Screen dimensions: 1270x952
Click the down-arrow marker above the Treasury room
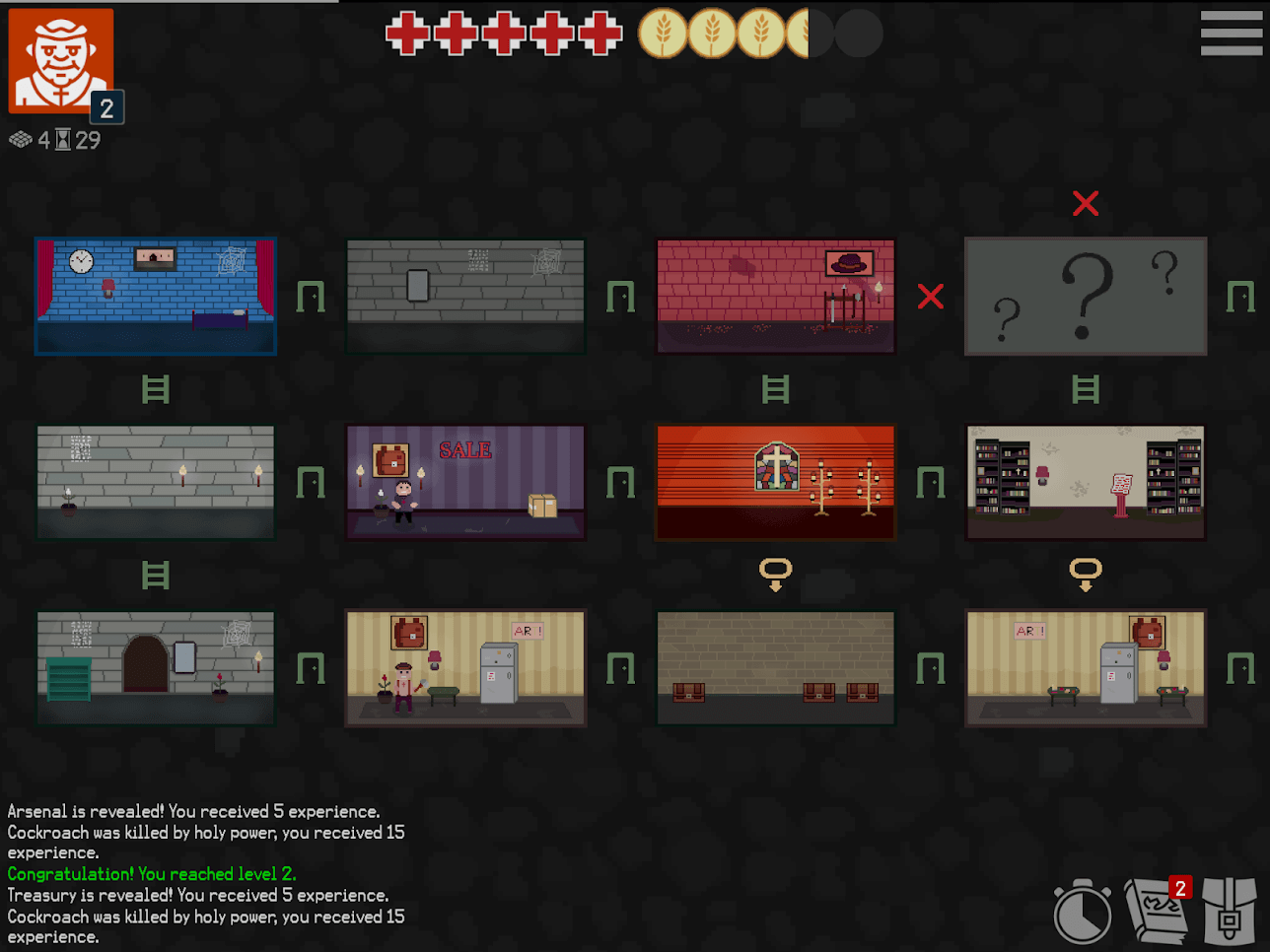[x=776, y=572]
